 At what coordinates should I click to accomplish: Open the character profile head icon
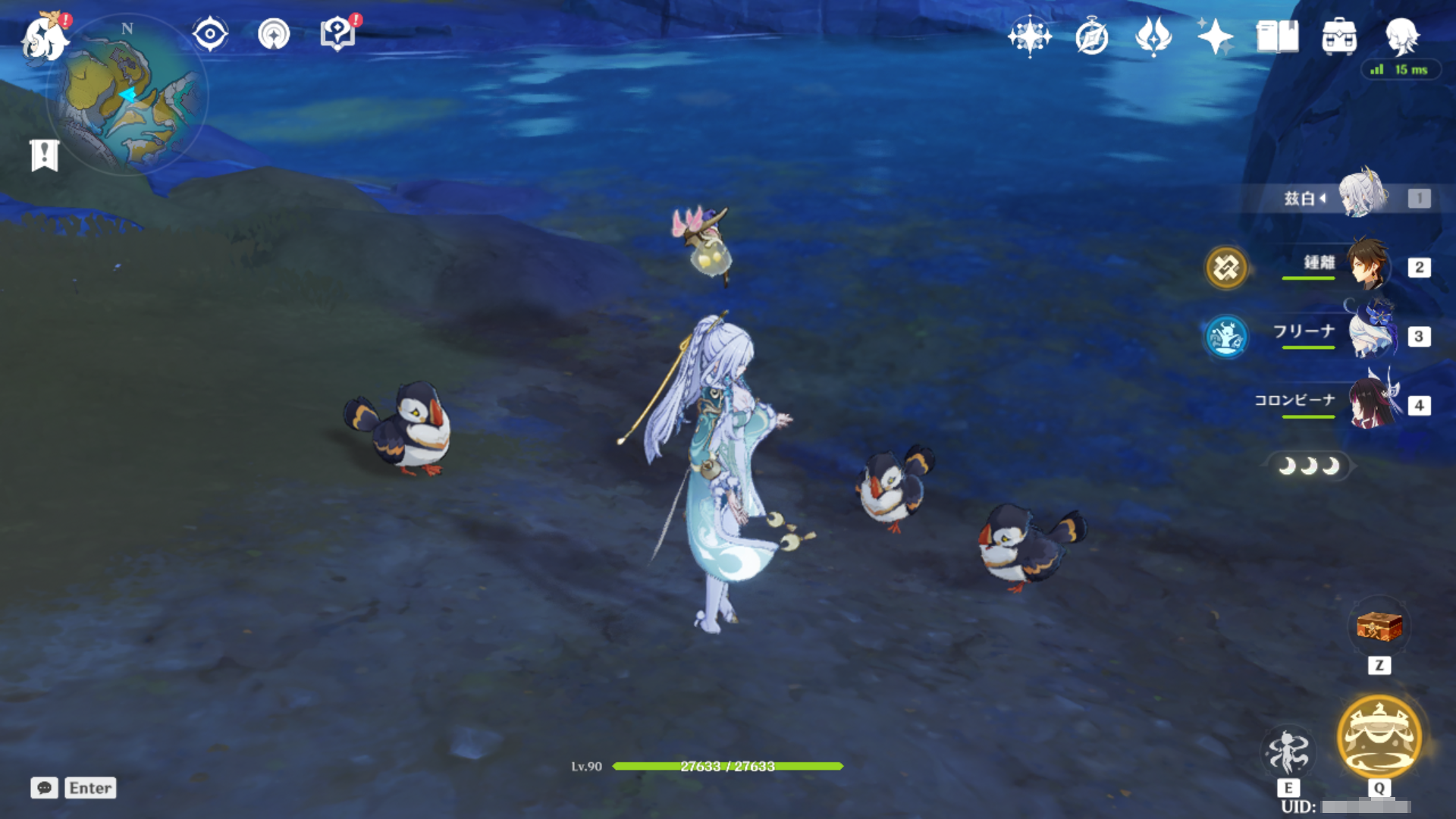pyautogui.click(x=1401, y=36)
